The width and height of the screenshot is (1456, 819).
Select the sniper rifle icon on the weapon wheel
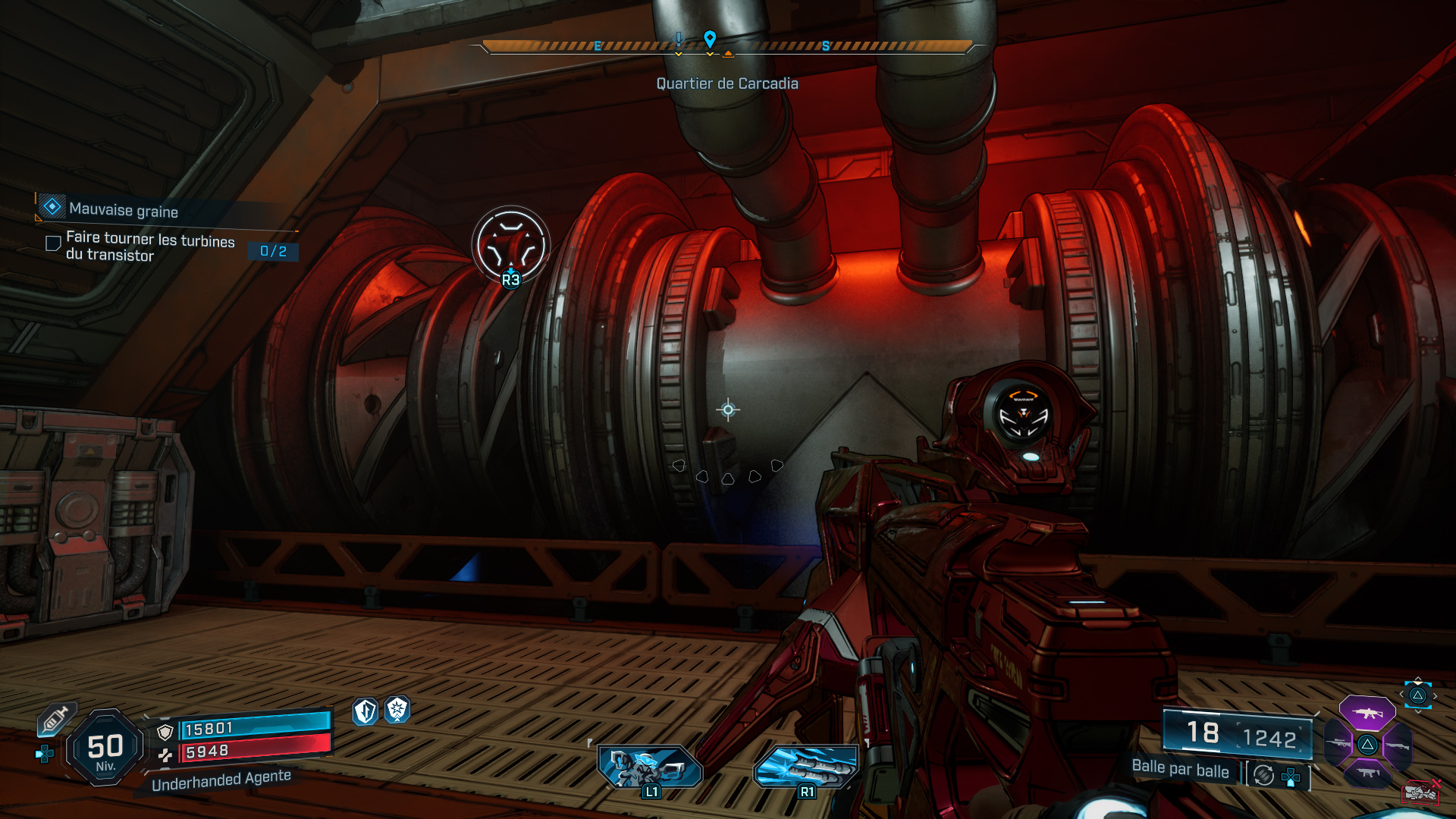point(1338,742)
